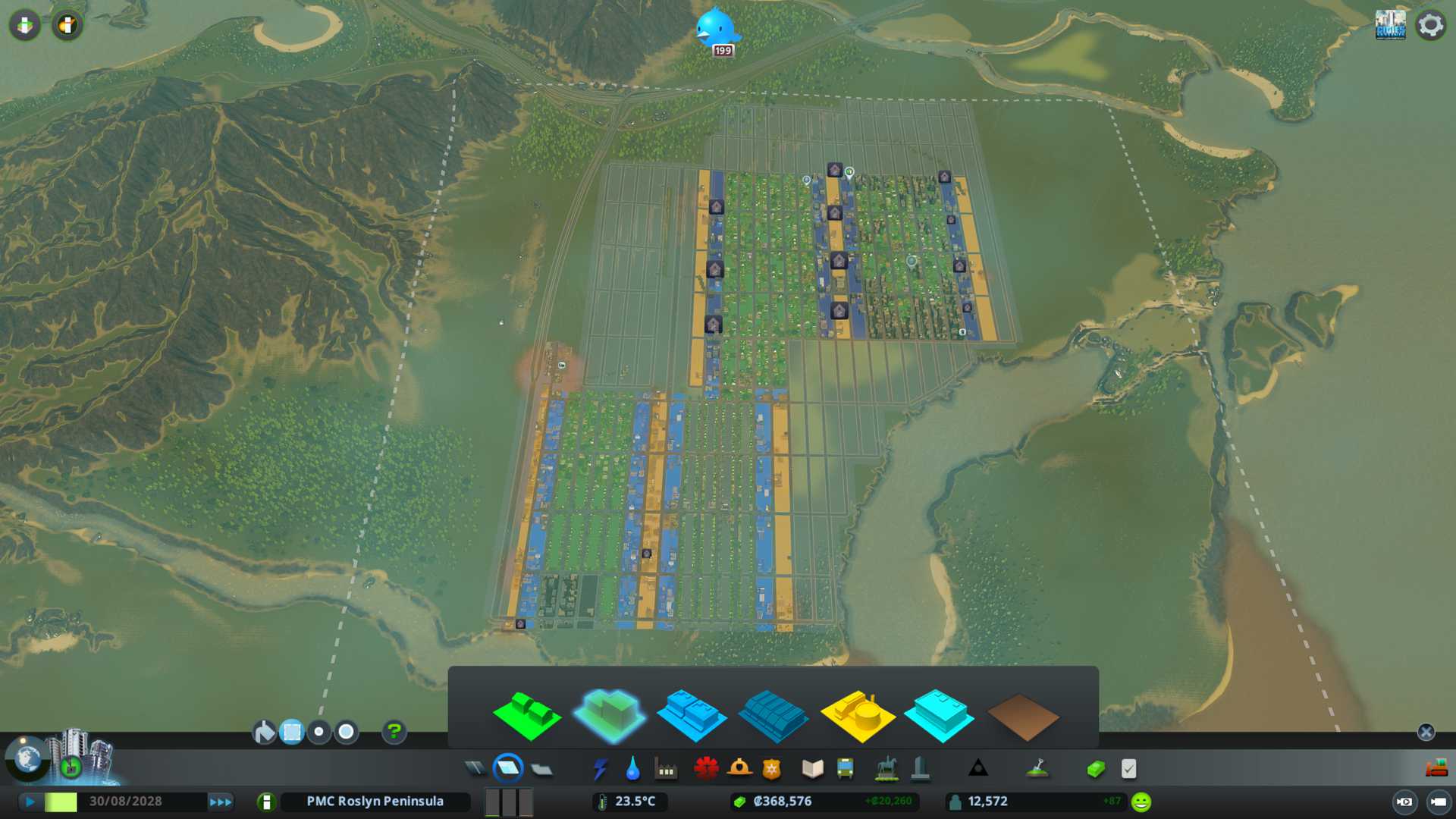Pick the yellow industrial zone
The width and height of the screenshot is (1456, 819).
(857, 715)
